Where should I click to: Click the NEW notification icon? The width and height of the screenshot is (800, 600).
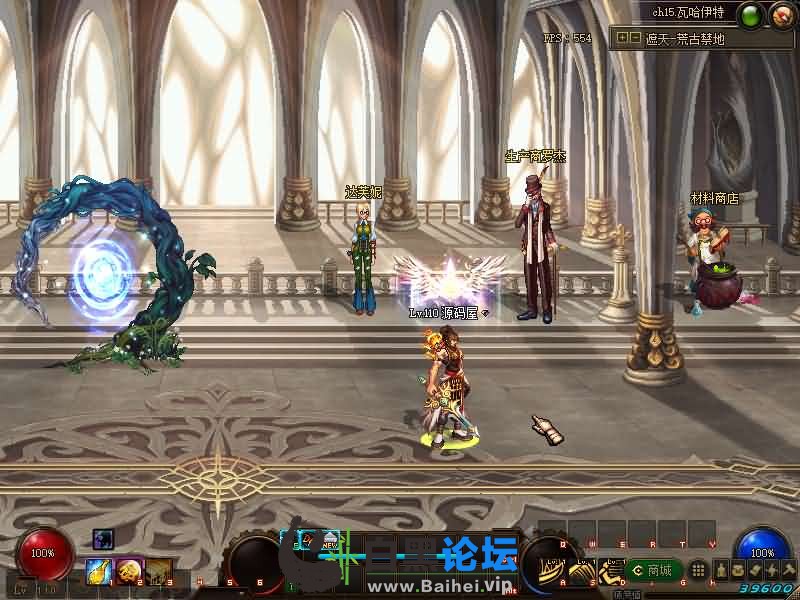click(329, 541)
